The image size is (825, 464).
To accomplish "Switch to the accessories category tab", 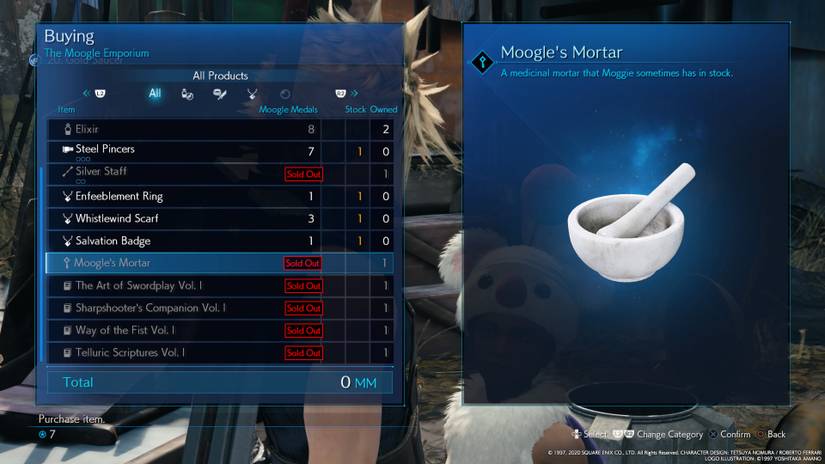I will pos(252,94).
